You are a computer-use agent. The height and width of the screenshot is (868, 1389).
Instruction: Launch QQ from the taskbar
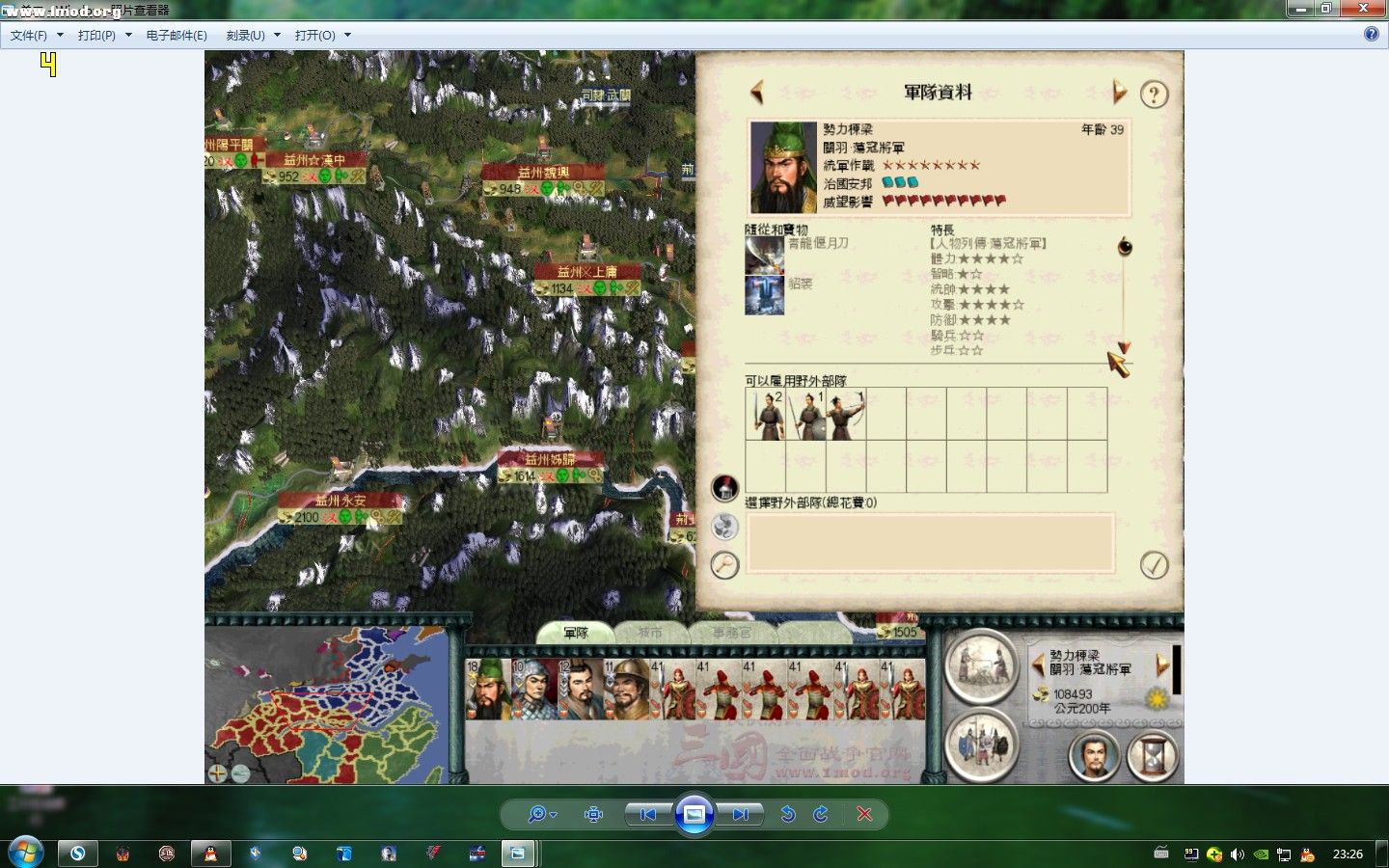(x=210, y=853)
